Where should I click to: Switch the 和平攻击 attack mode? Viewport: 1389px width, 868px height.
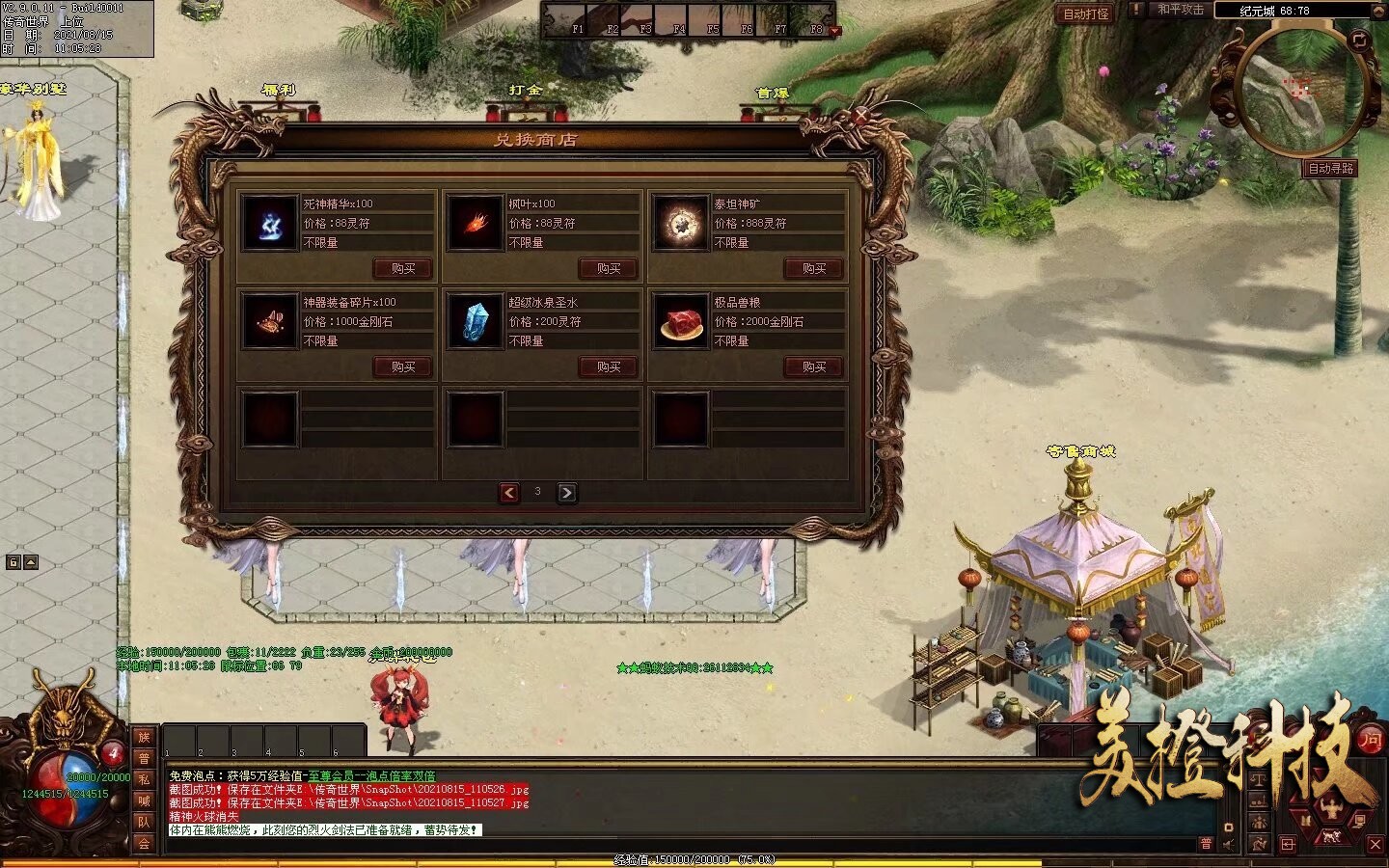(1180, 10)
